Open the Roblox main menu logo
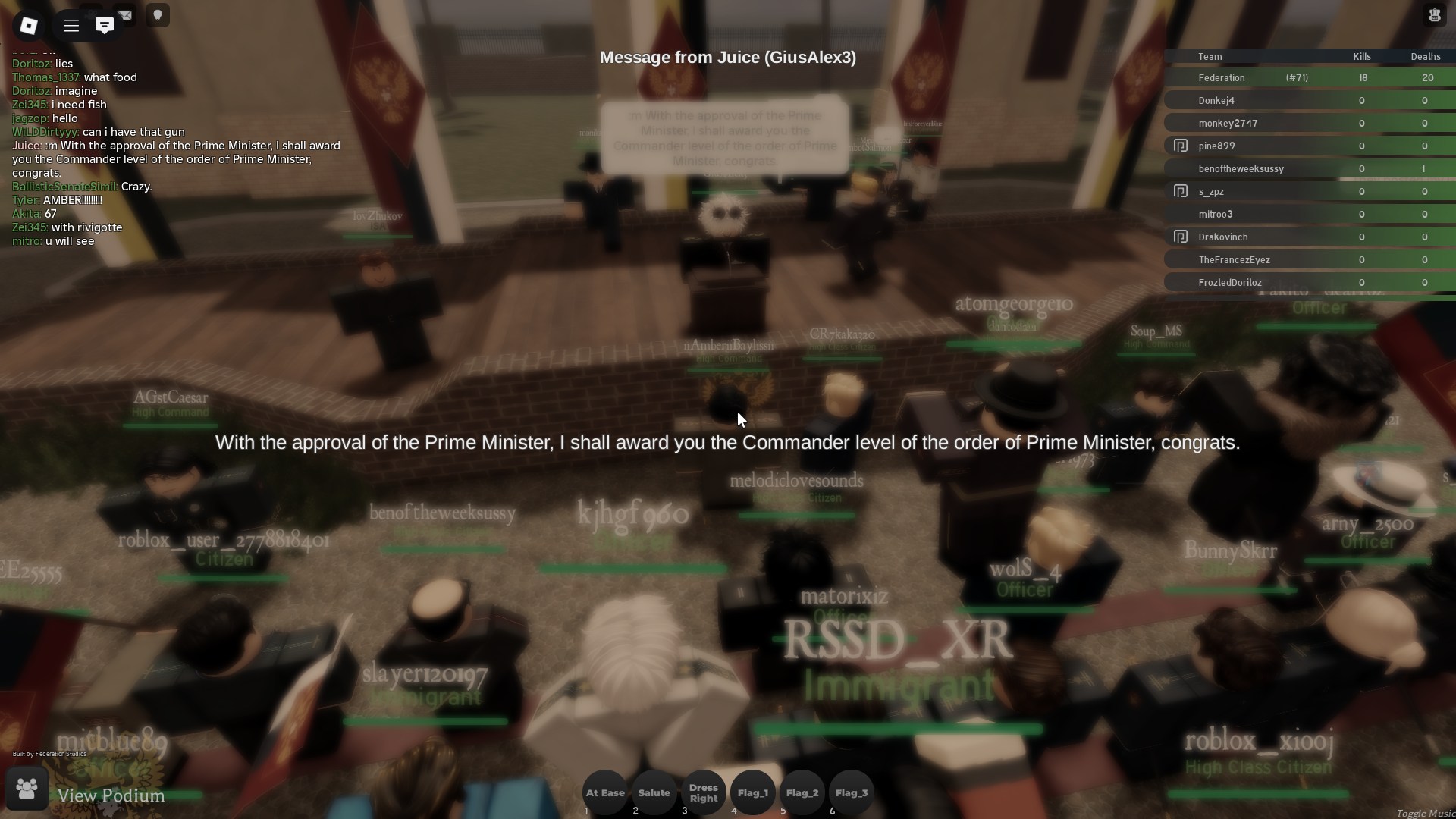Viewport: 1456px width, 819px height. pos(29,26)
